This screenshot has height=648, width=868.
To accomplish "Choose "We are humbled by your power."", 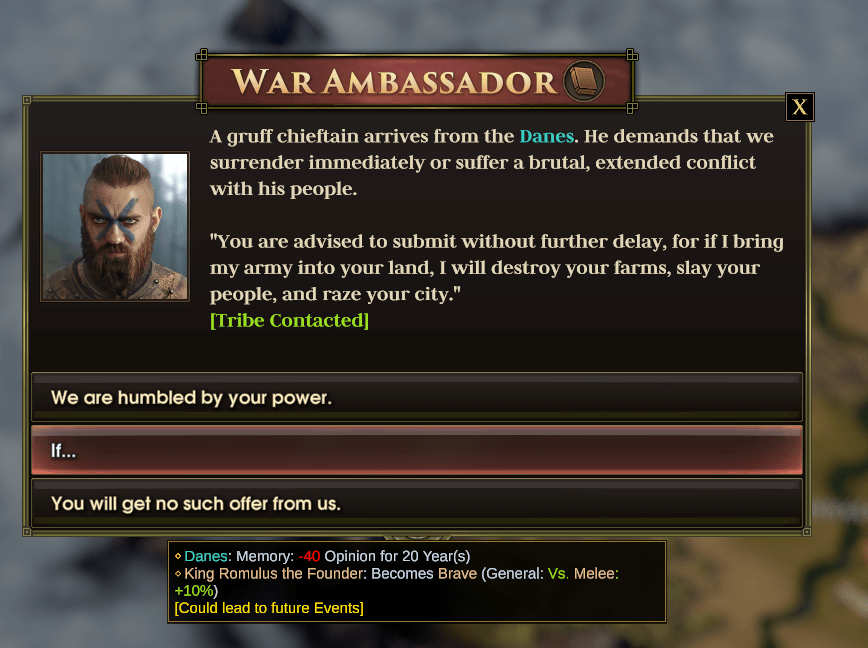I will (x=416, y=397).
